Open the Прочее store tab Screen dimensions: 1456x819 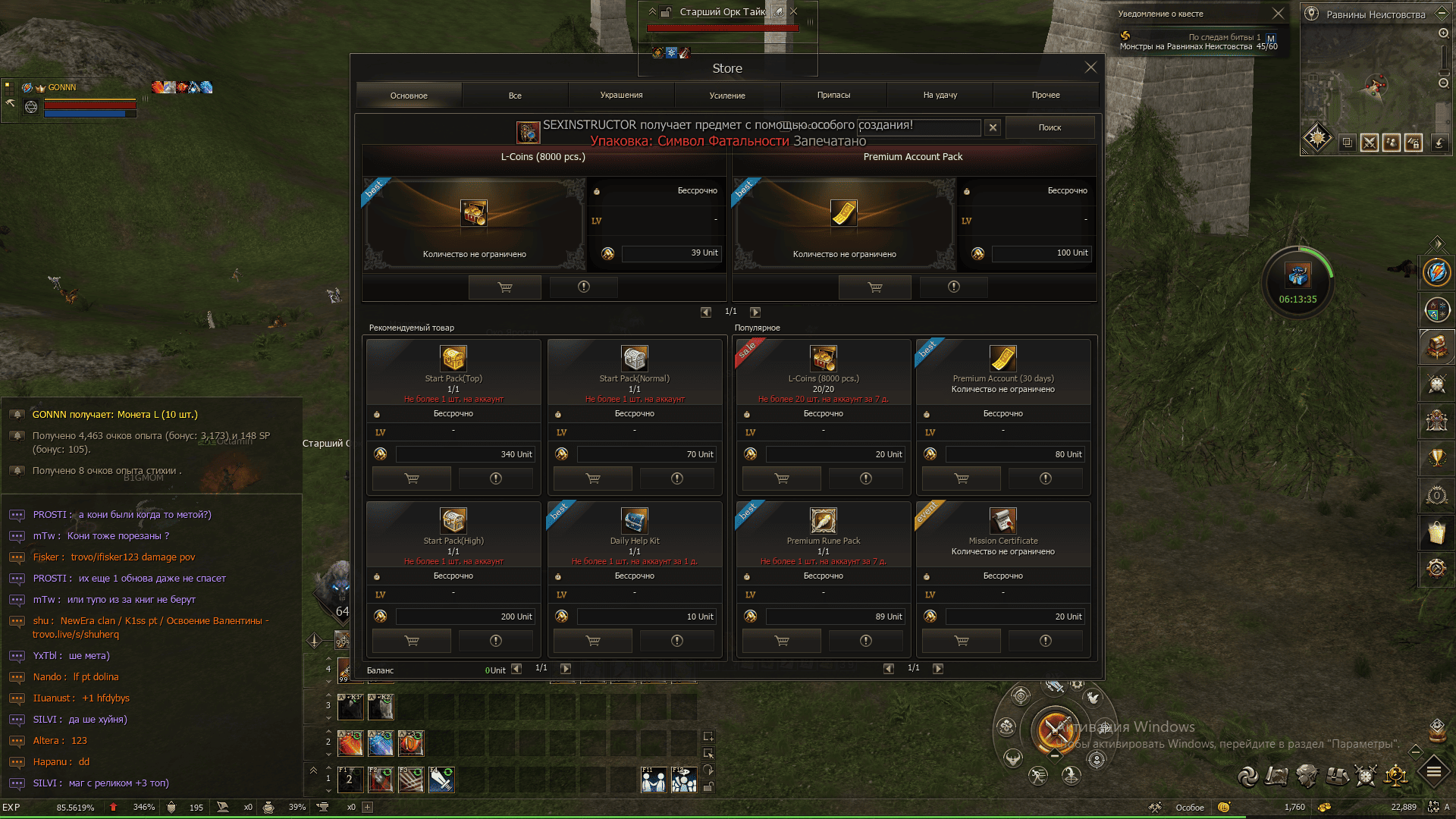pyautogui.click(x=1046, y=96)
